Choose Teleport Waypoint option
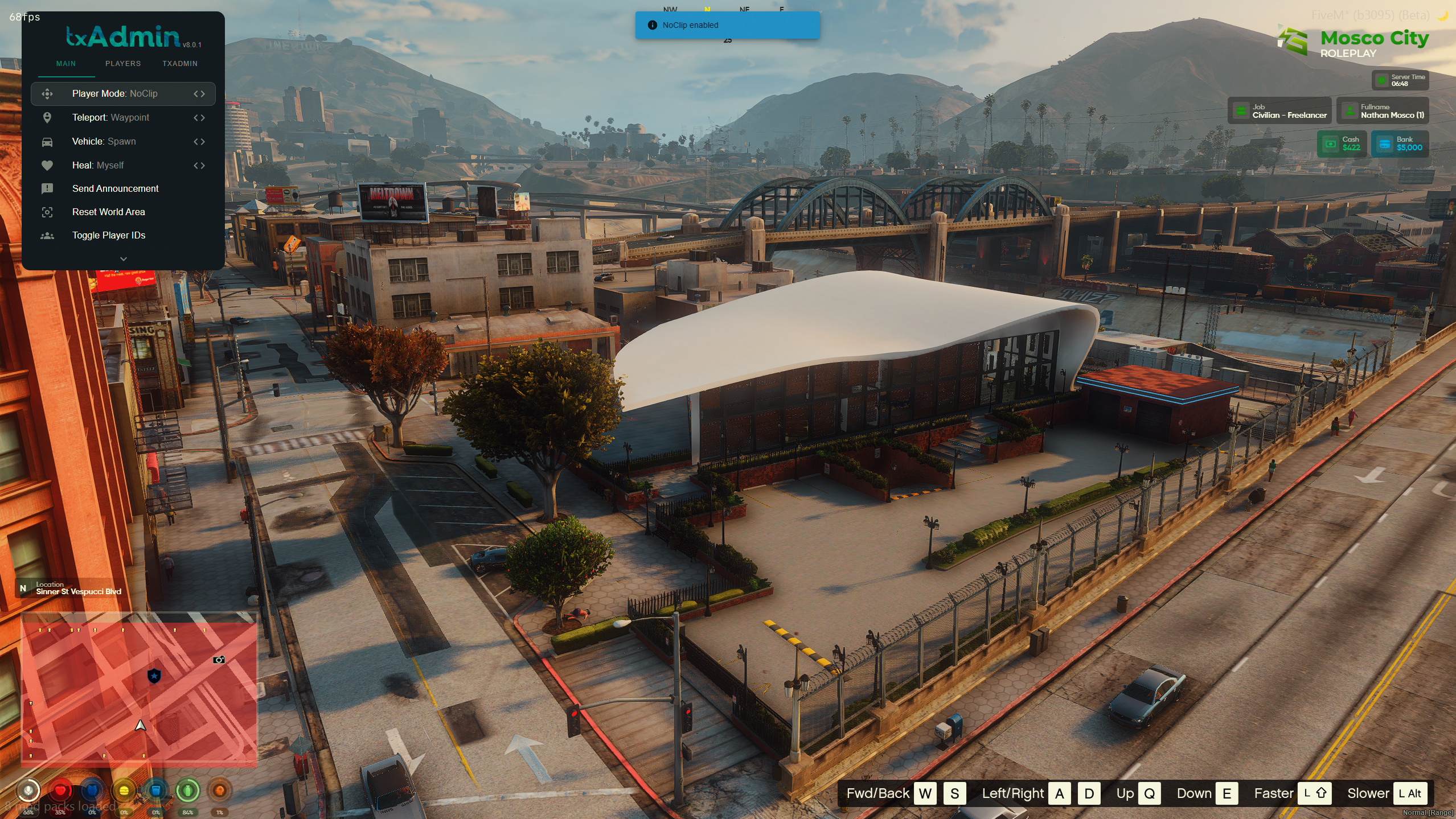 [x=111, y=118]
